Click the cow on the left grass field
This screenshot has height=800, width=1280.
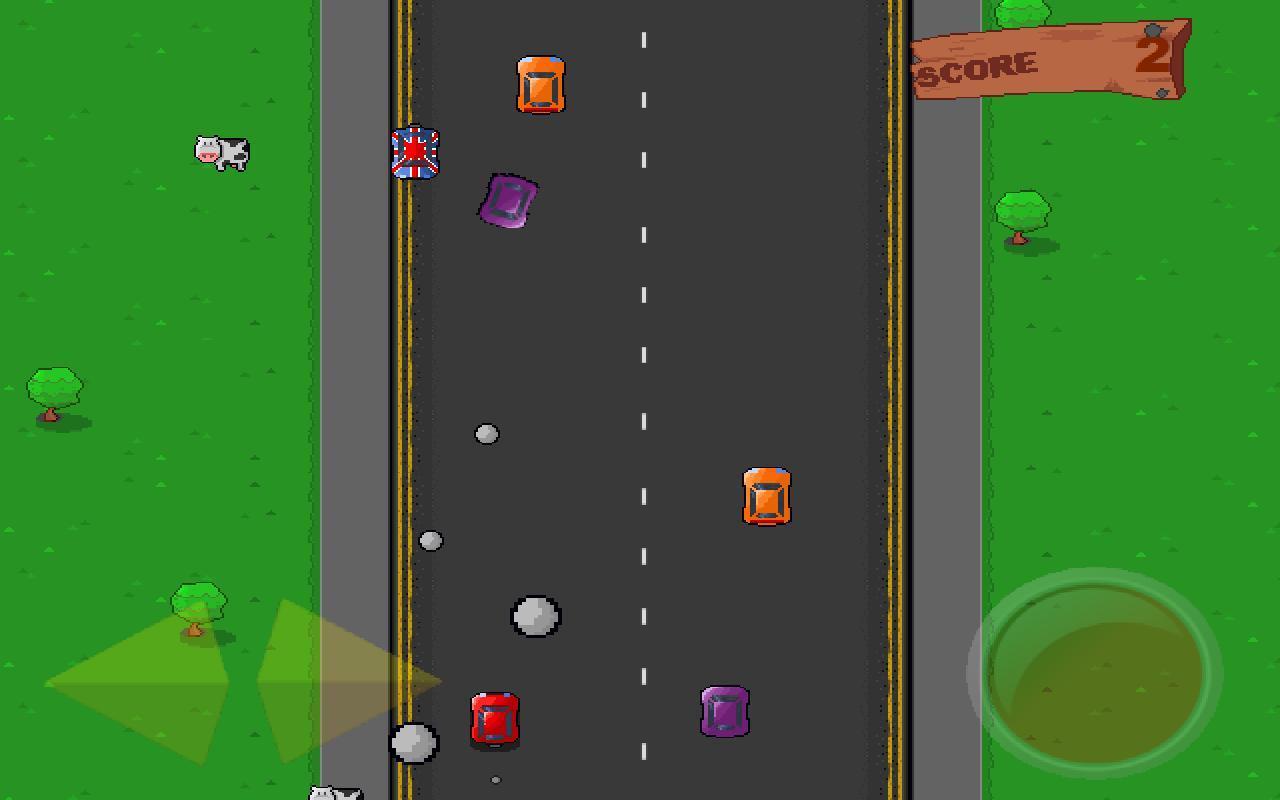coord(222,151)
